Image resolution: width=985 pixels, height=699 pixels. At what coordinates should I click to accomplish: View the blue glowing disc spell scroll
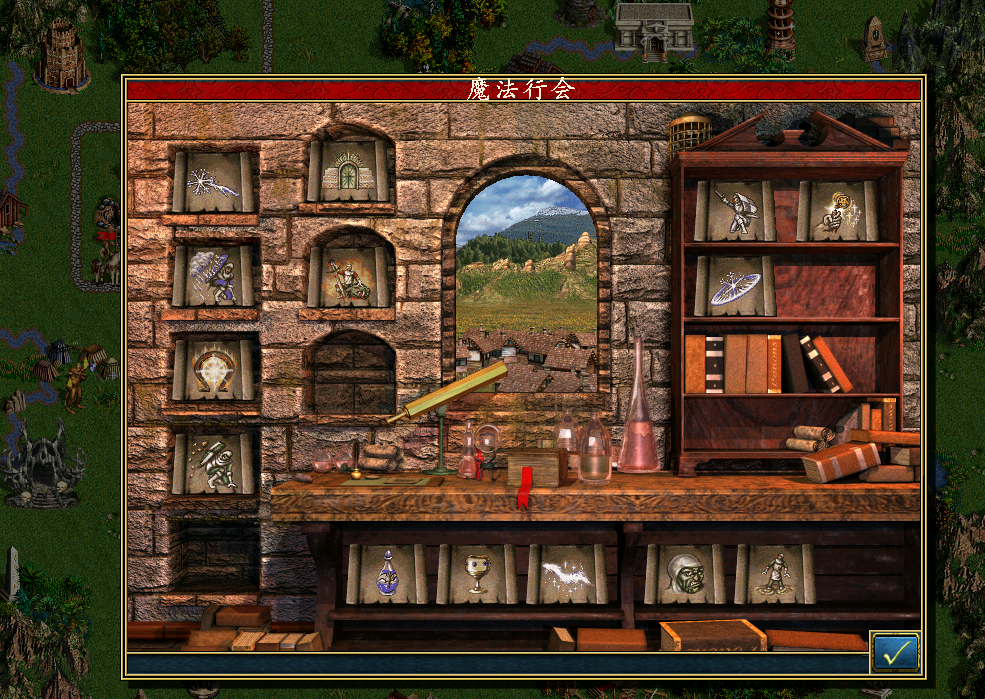pos(735,286)
